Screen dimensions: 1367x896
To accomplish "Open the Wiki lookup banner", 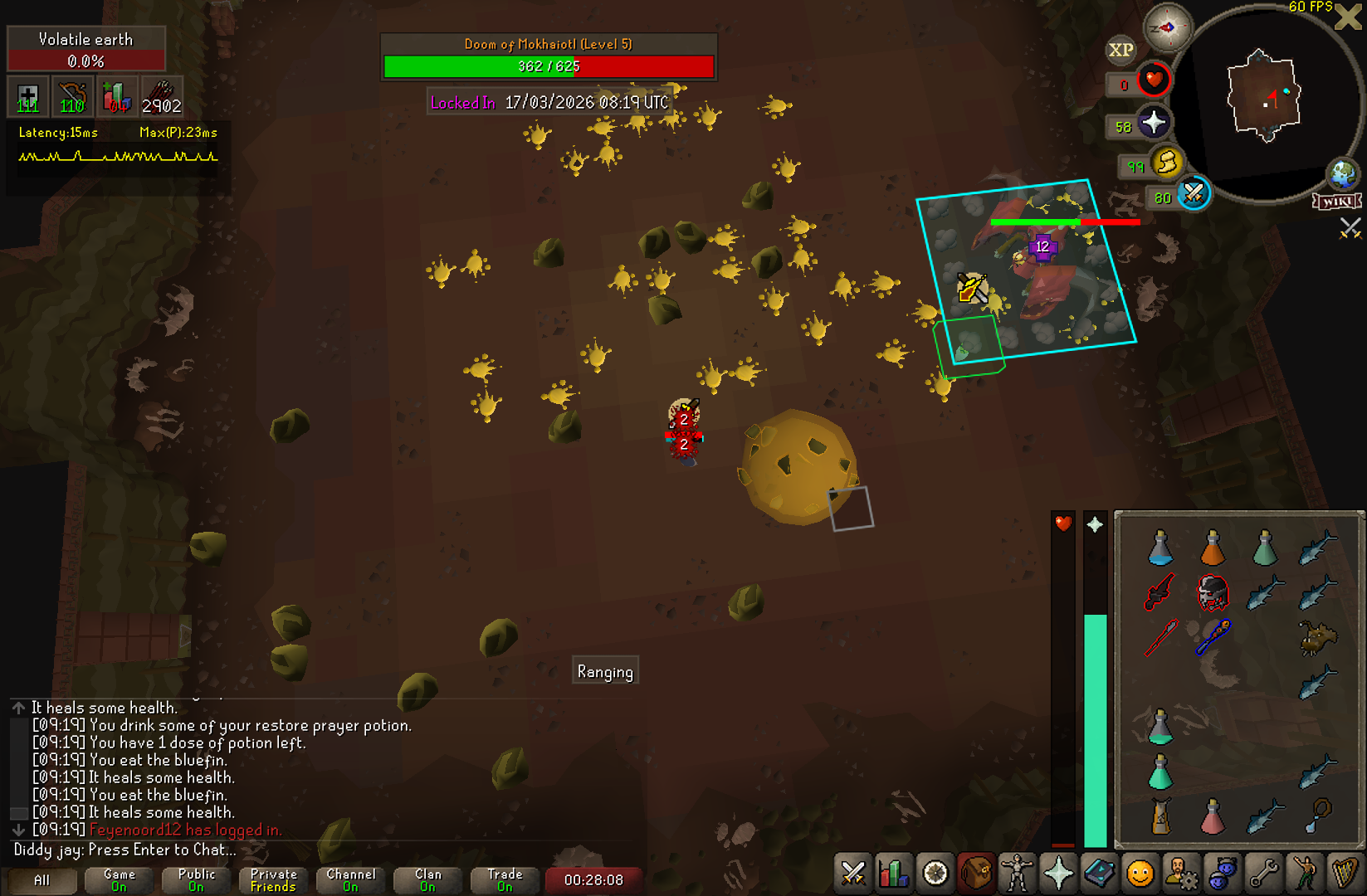I will tap(1337, 202).
